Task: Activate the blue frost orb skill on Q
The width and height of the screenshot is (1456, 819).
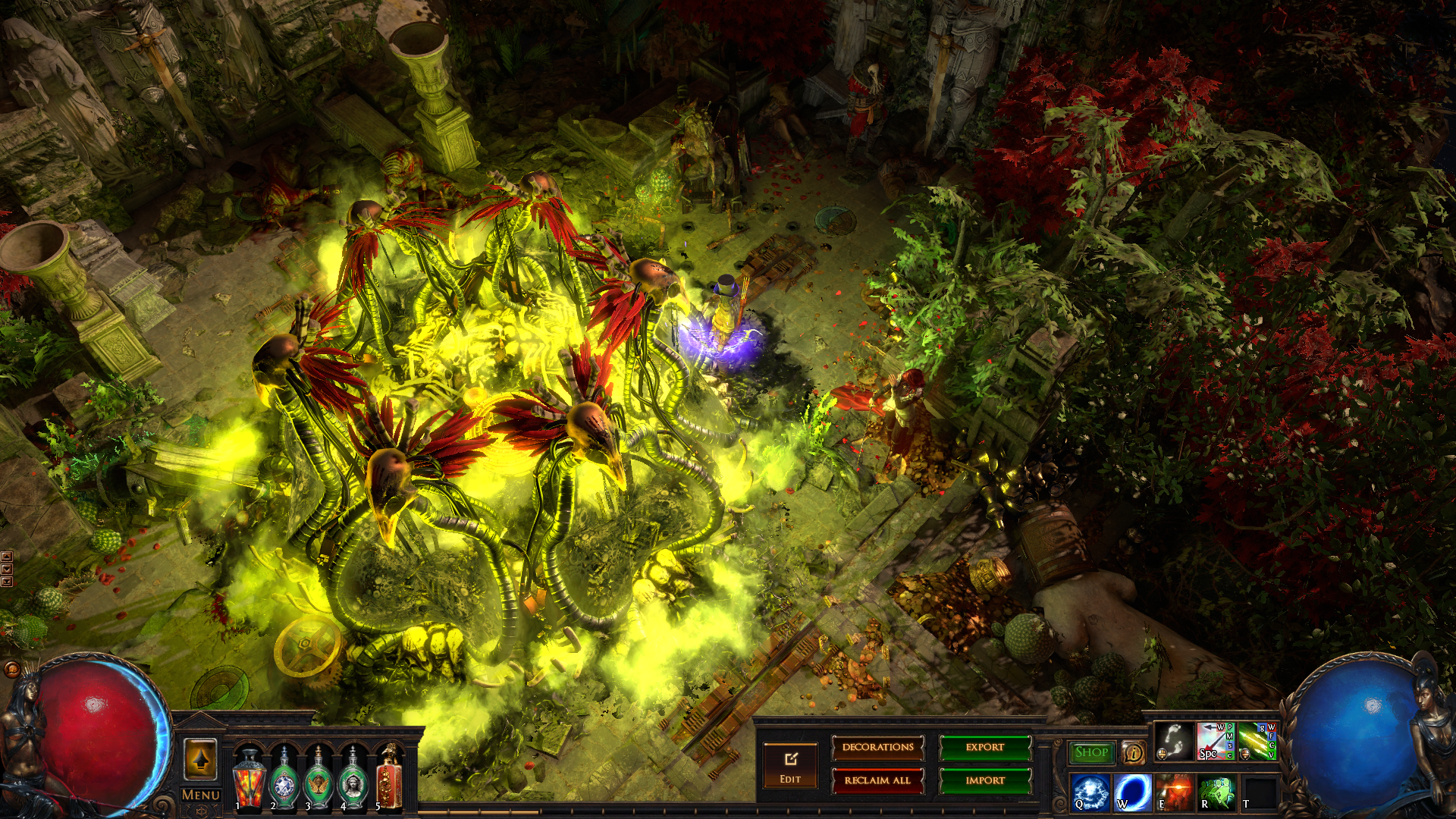Action: pos(1090,792)
